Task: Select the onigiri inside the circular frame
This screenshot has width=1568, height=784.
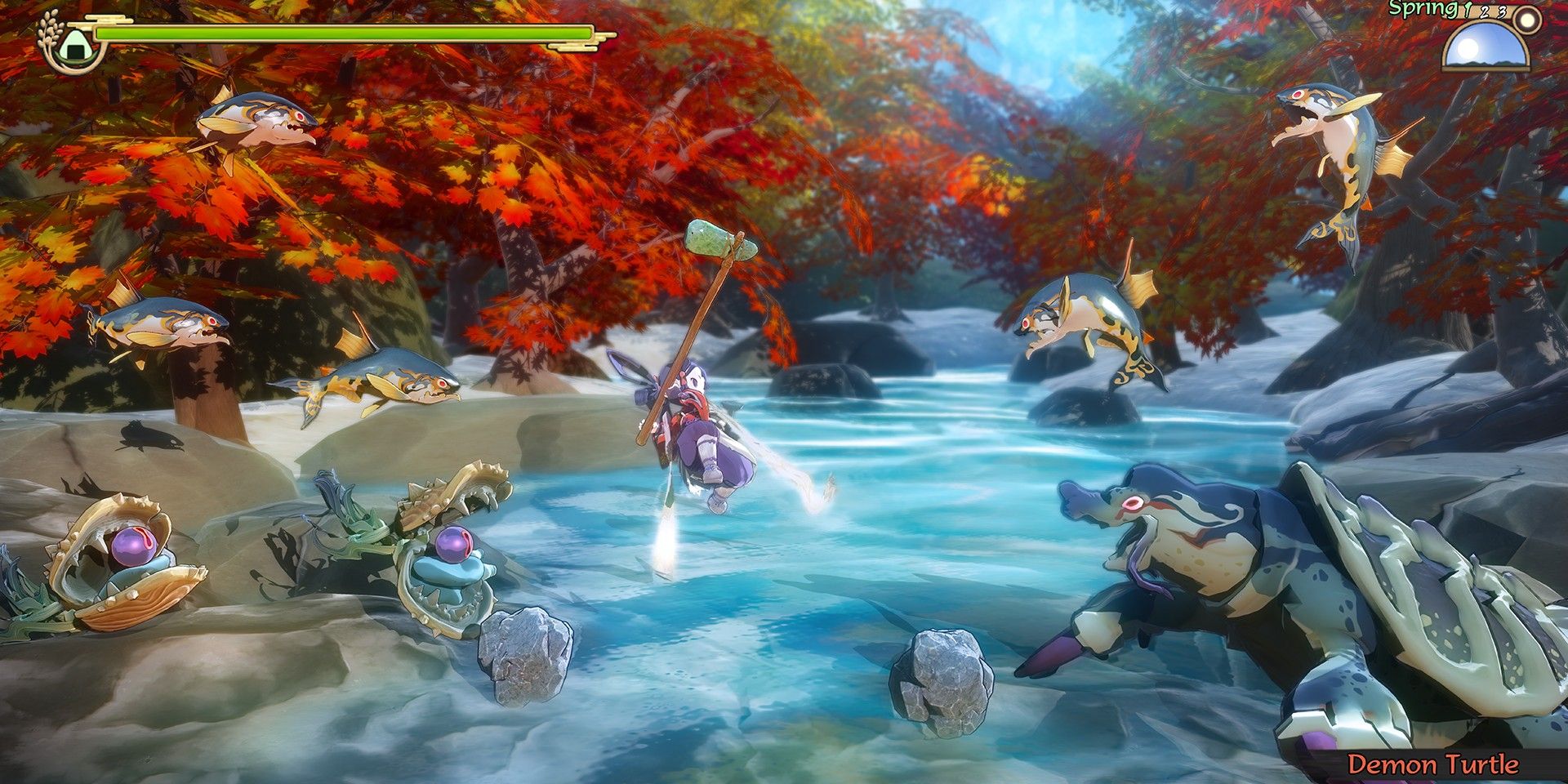Action: pos(75,47)
